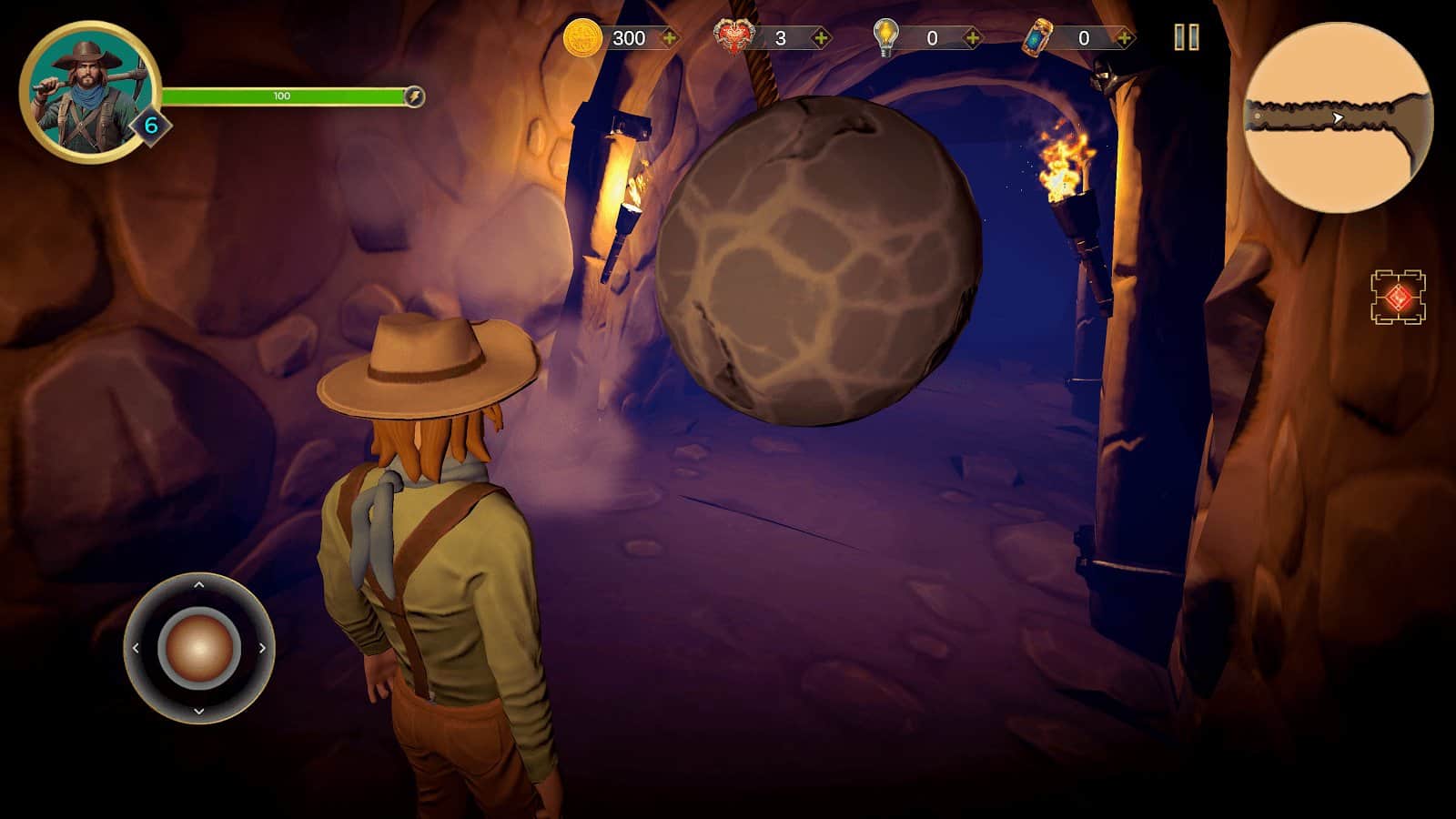The width and height of the screenshot is (1456, 819).
Task: Click the joystick's left arrow
Action: 136,648
